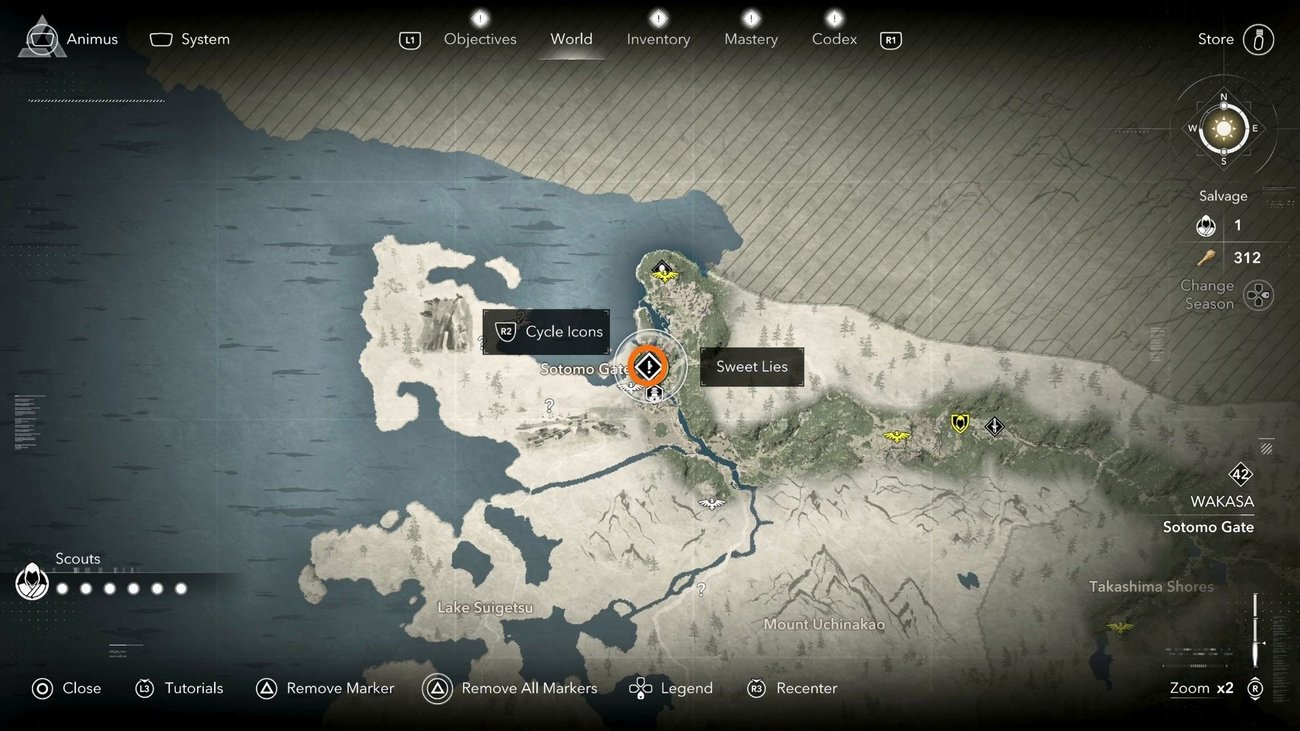Open the System menu

[190, 39]
